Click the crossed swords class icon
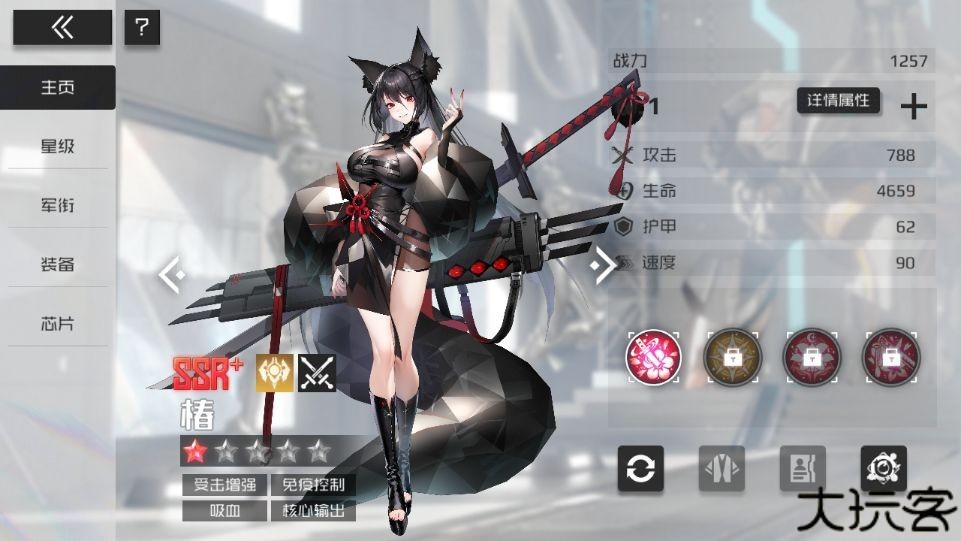This screenshot has height=541, width=961. (317, 373)
